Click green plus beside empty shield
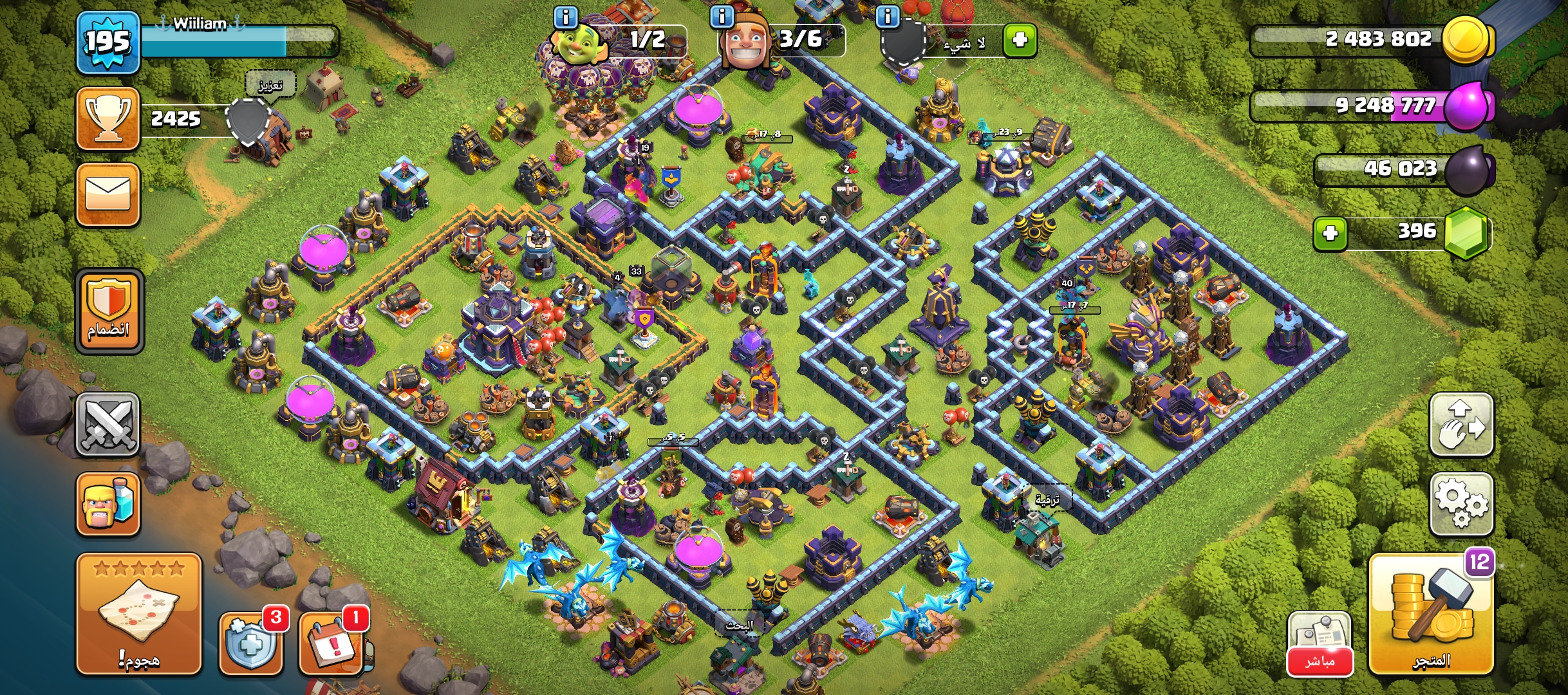Viewport: 1568px width, 695px height. pos(1020,41)
